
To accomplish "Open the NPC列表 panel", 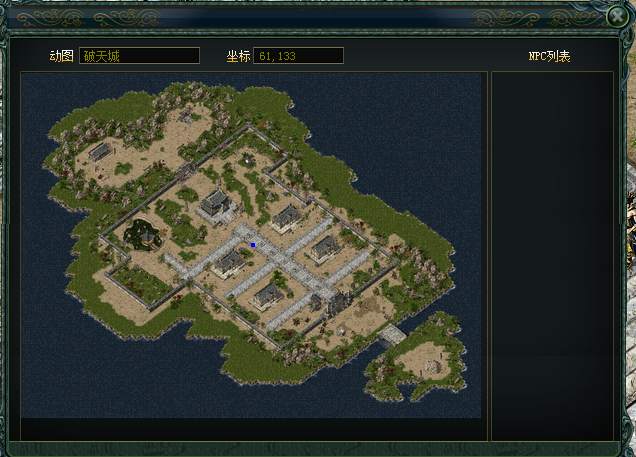I will (549, 57).
